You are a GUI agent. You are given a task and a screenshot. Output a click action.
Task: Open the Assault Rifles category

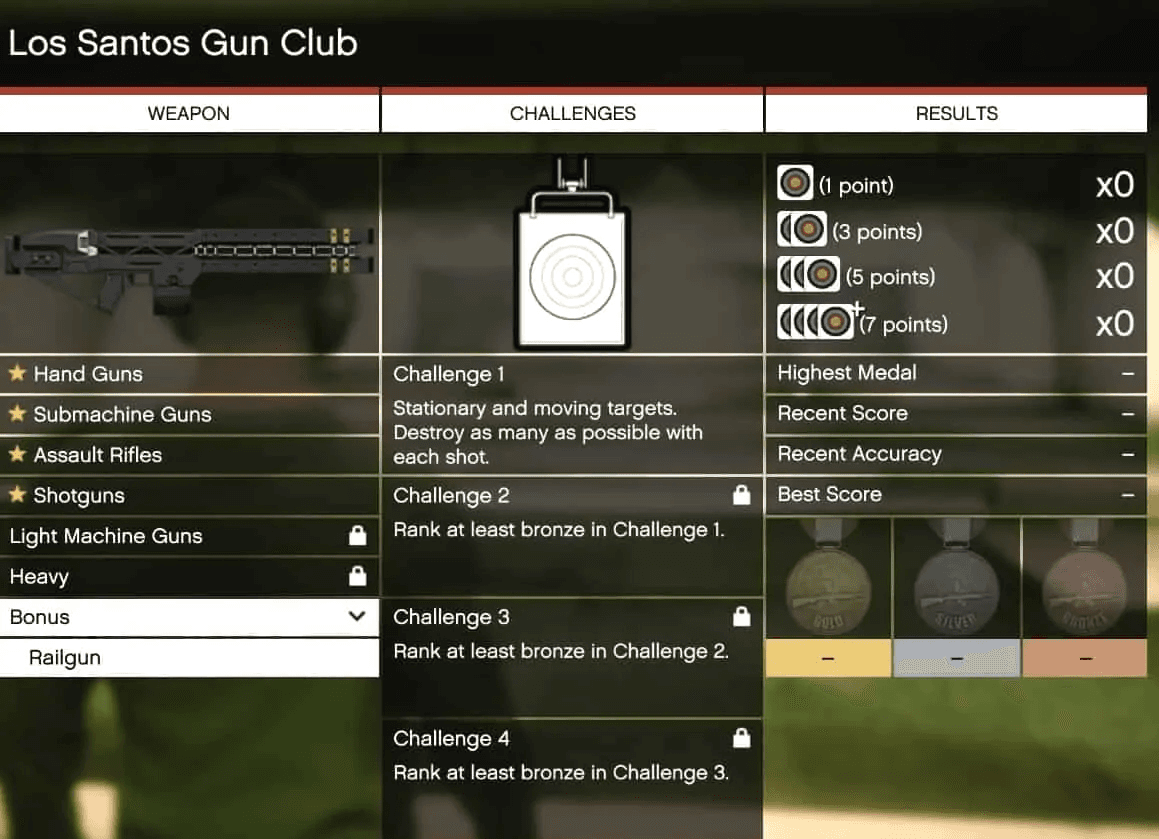(189, 455)
